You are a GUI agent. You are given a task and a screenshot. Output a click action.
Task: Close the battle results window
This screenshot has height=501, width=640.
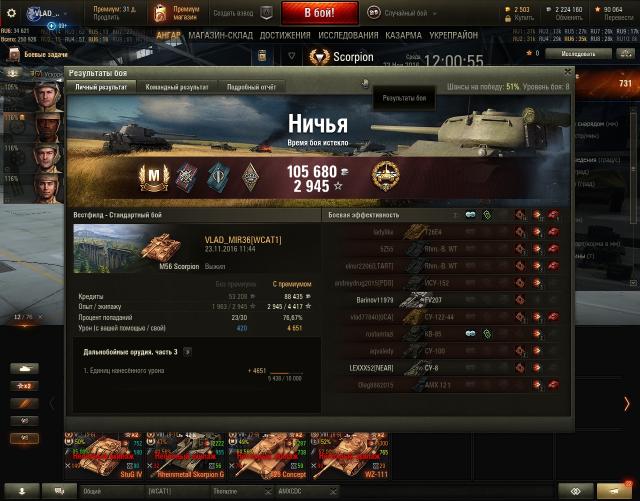568,72
